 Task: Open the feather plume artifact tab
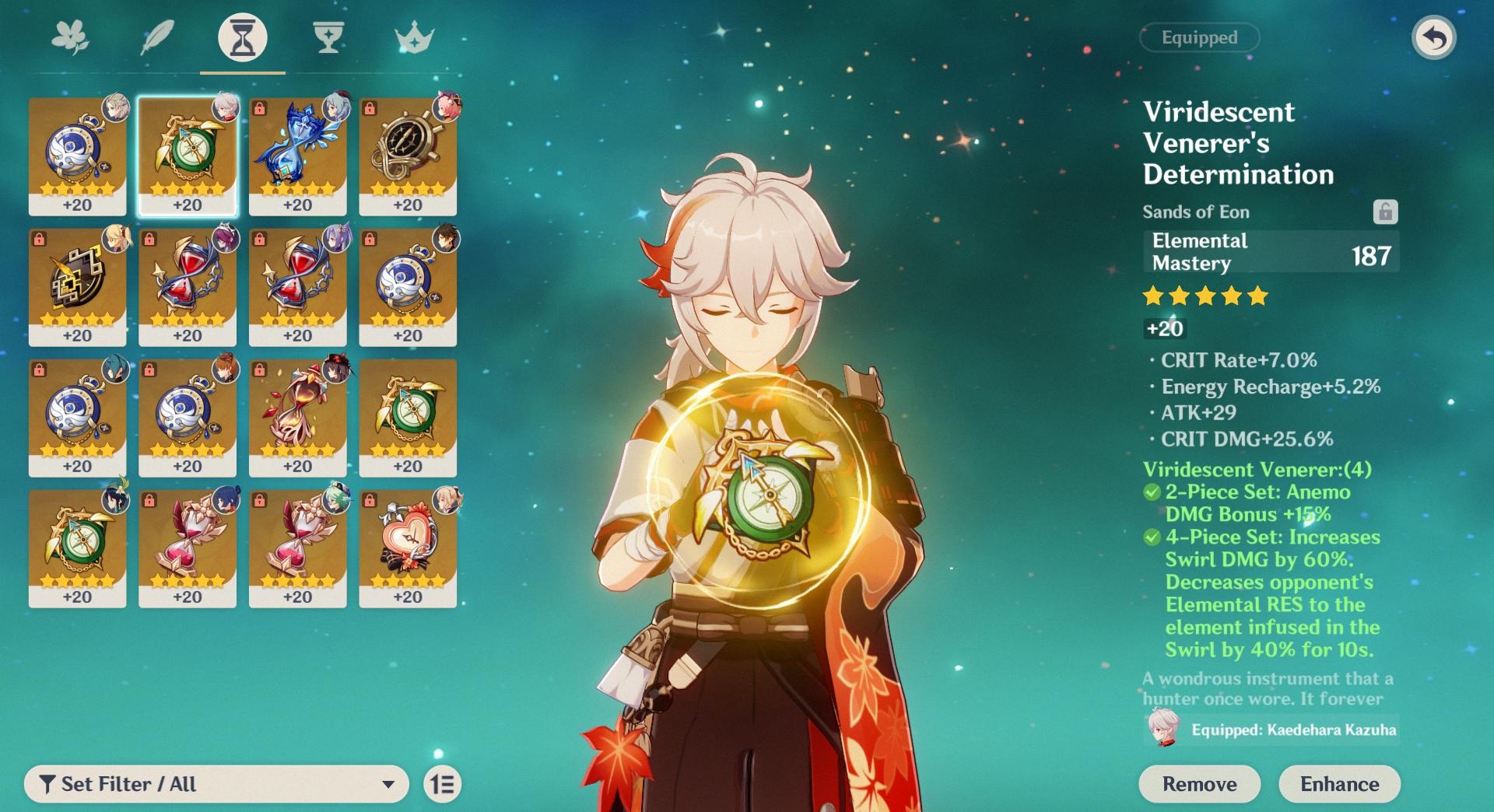coord(156,37)
